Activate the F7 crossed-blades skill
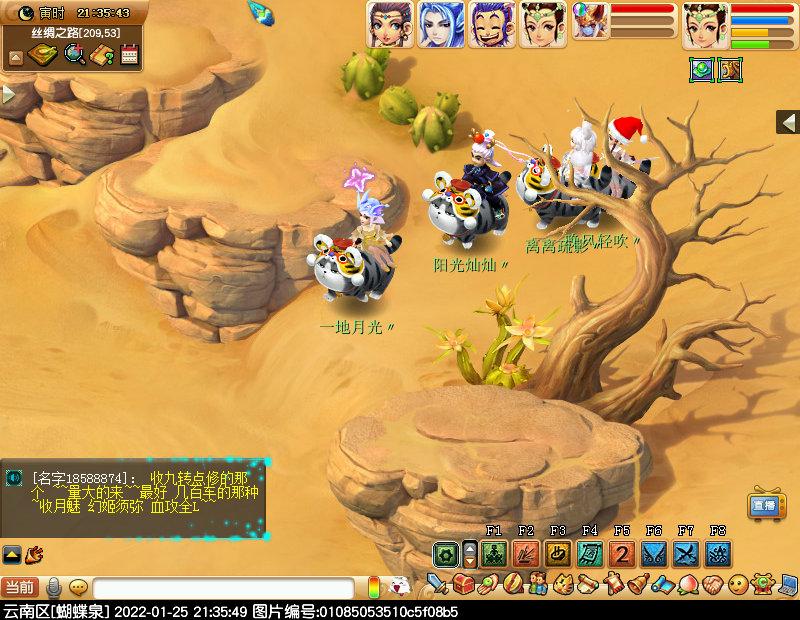The height and width of the screenshot is (620, 800). 686,553
